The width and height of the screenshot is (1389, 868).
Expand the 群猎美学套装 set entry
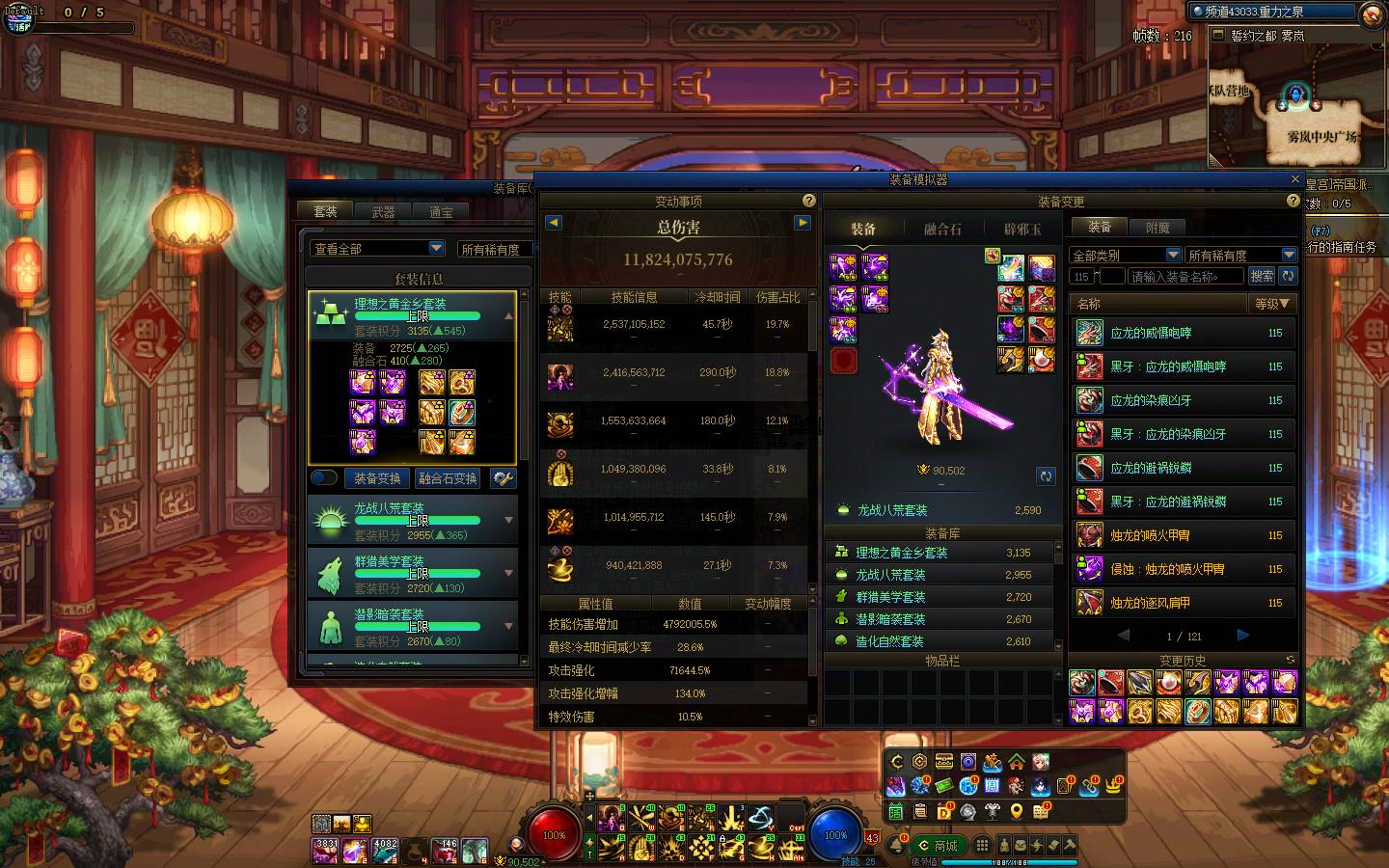[x=509, y=573]
